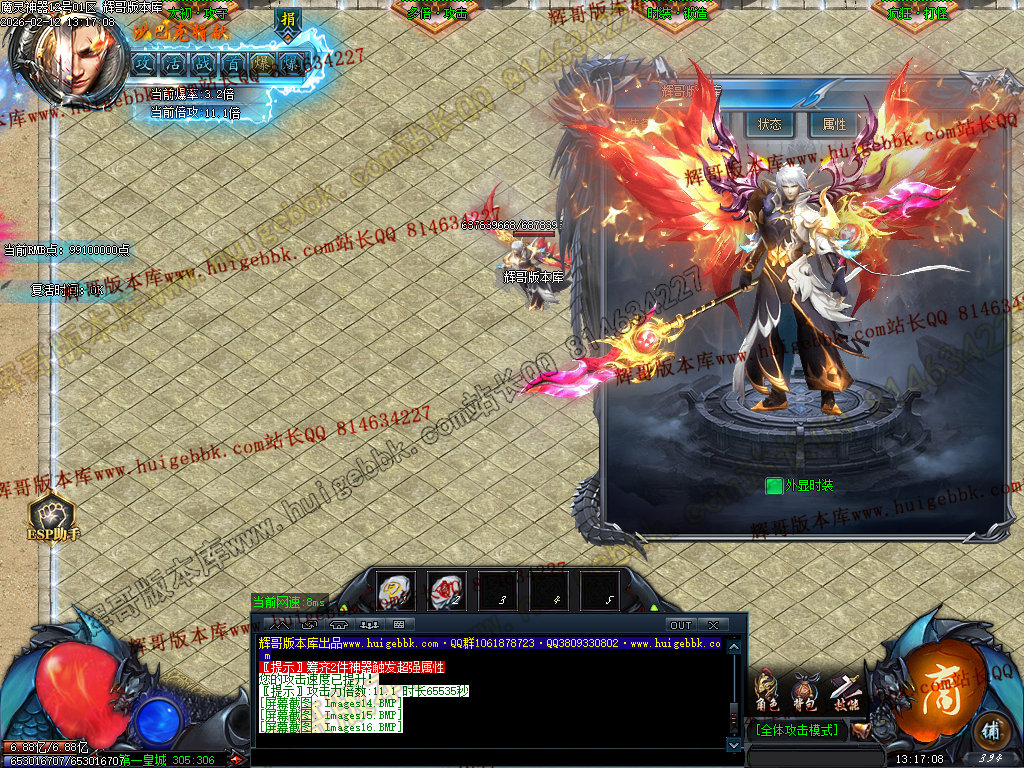Select the 活 button under the portrait

point(174,62)
